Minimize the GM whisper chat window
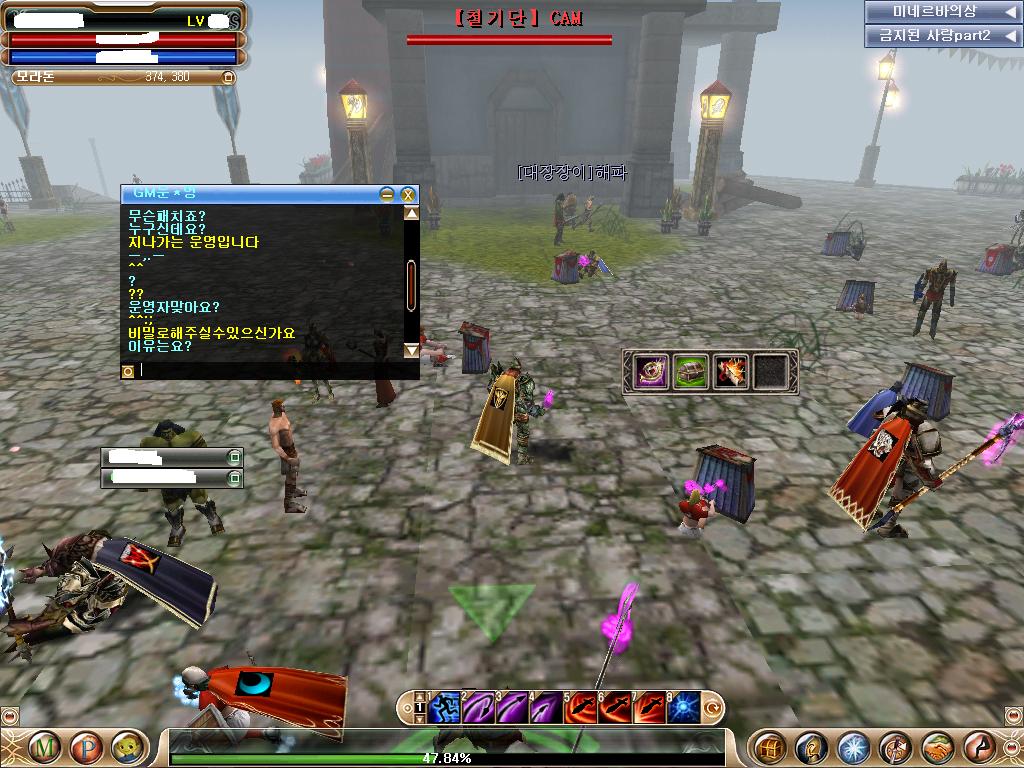This screenshot has width=1024, height=768. [x=387, y=194]
